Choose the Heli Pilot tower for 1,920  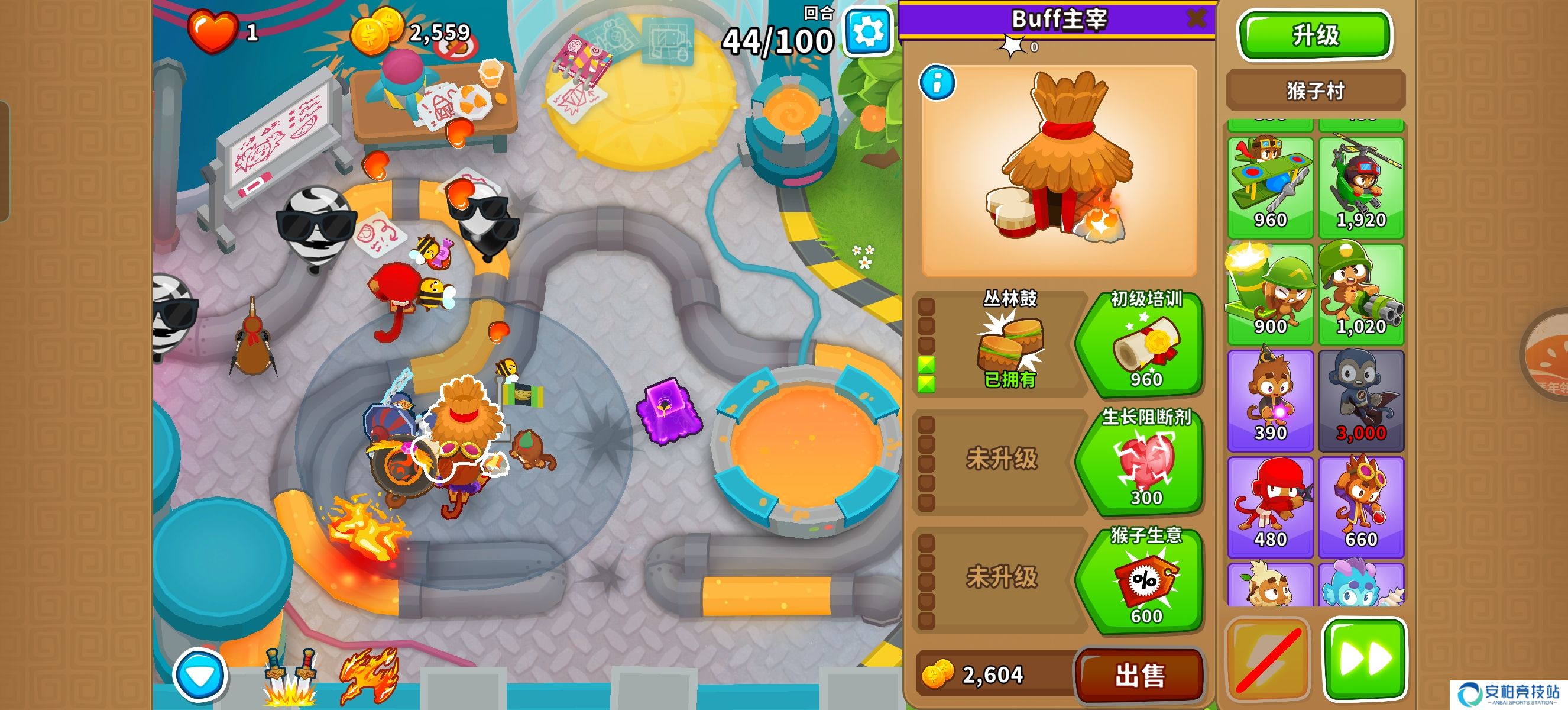point(1361,187)
